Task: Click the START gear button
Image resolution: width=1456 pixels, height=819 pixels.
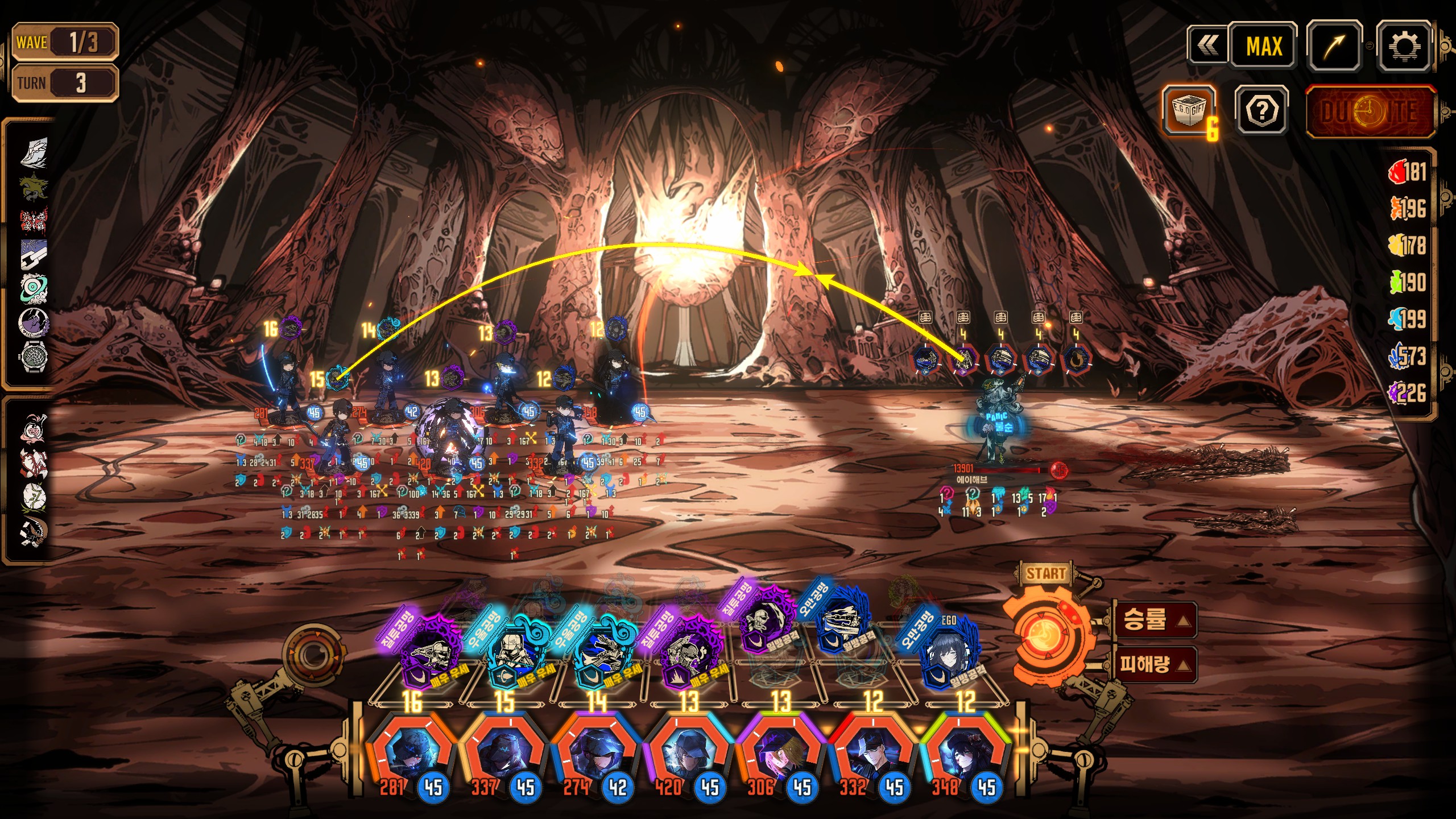Action: [x=1045, y=634]
